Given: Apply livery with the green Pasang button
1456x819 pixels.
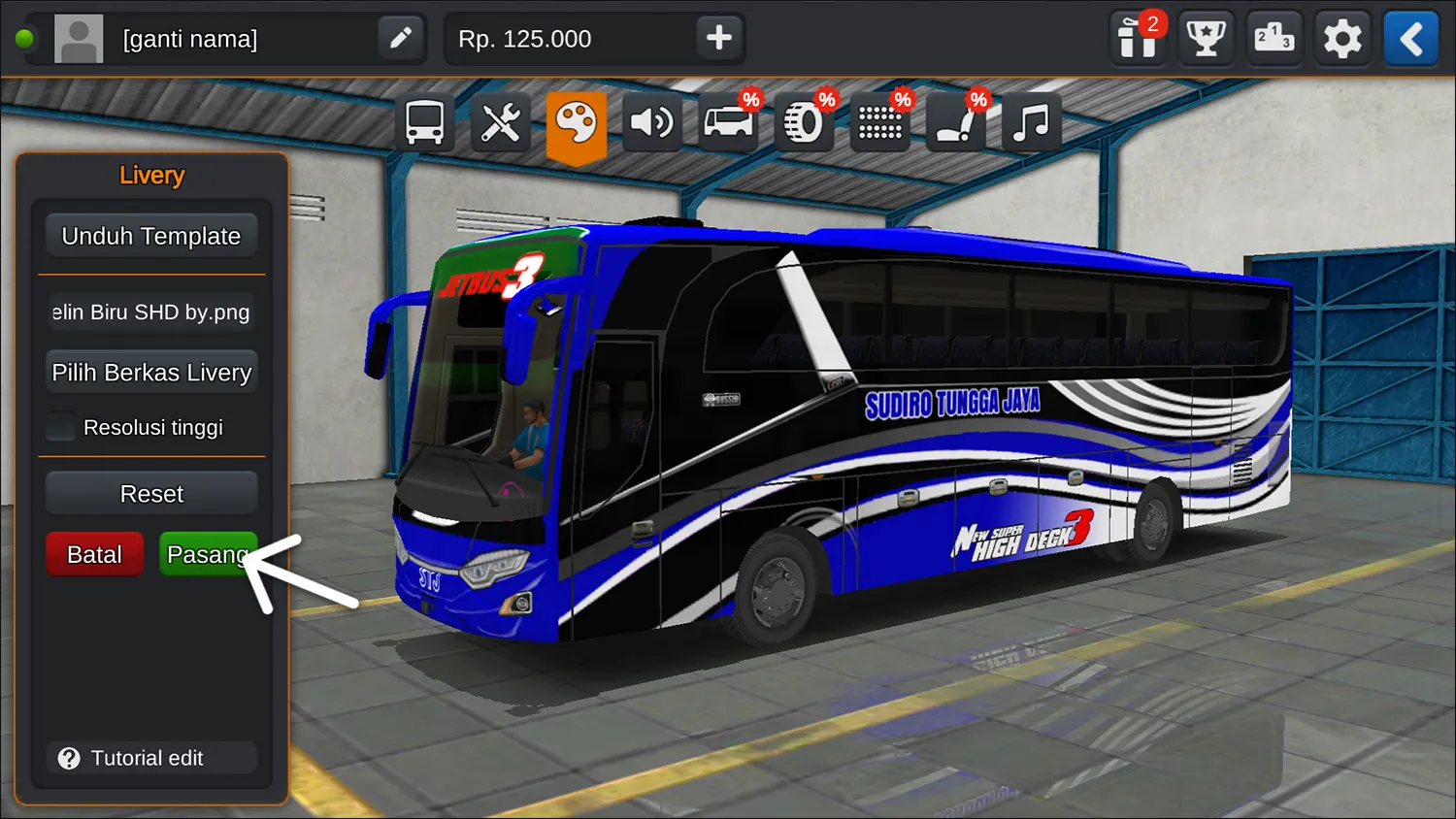Looking at the screenshot, I should pyautogui.click(x=206, y=554).
